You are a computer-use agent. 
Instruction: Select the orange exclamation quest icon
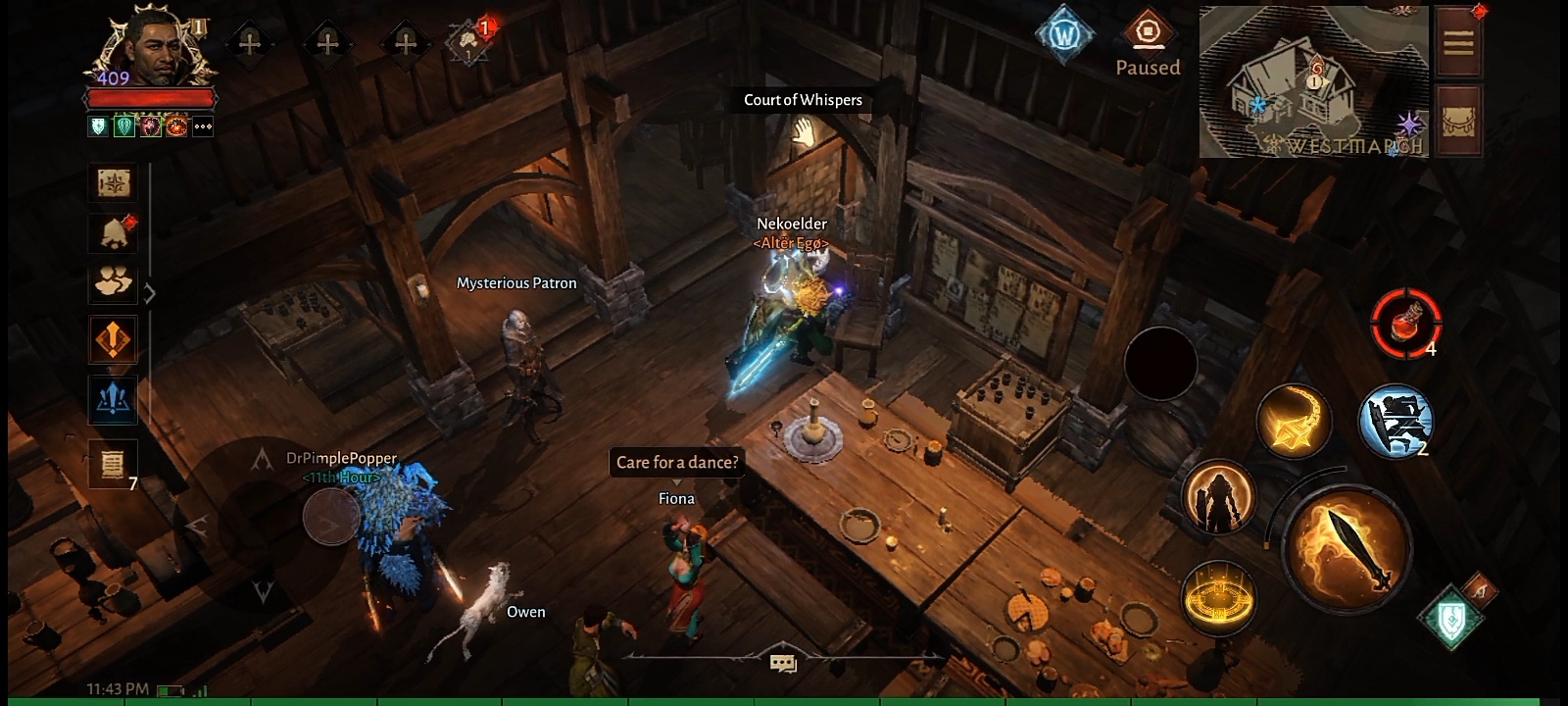tap(113, 339)
